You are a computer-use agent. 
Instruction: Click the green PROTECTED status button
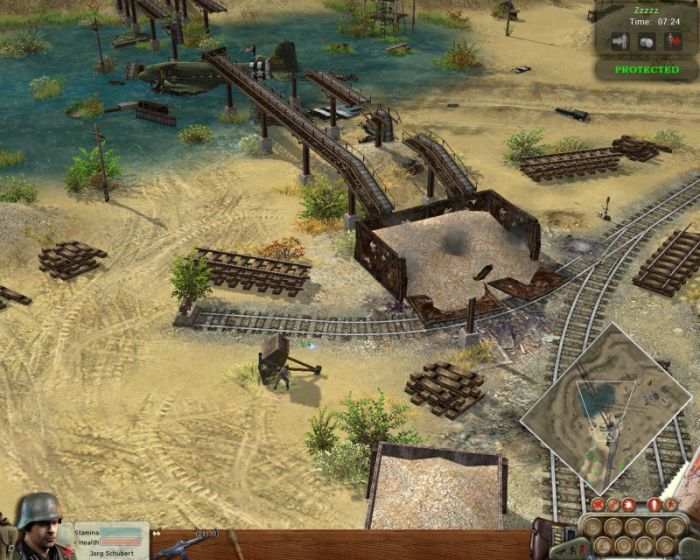(x=646, y=70)
